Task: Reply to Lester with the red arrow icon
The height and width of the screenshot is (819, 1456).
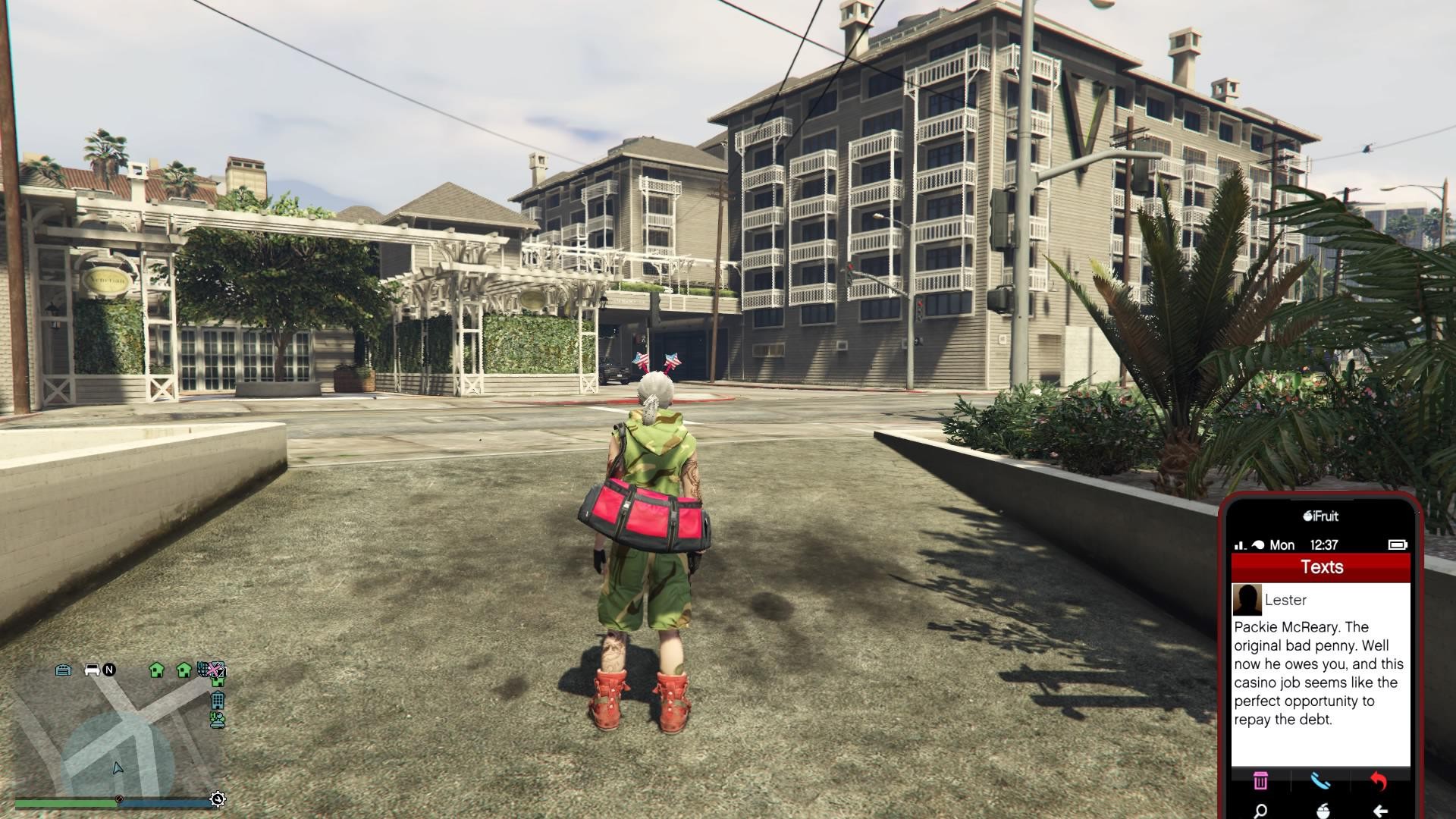Action: point(1379,782)
